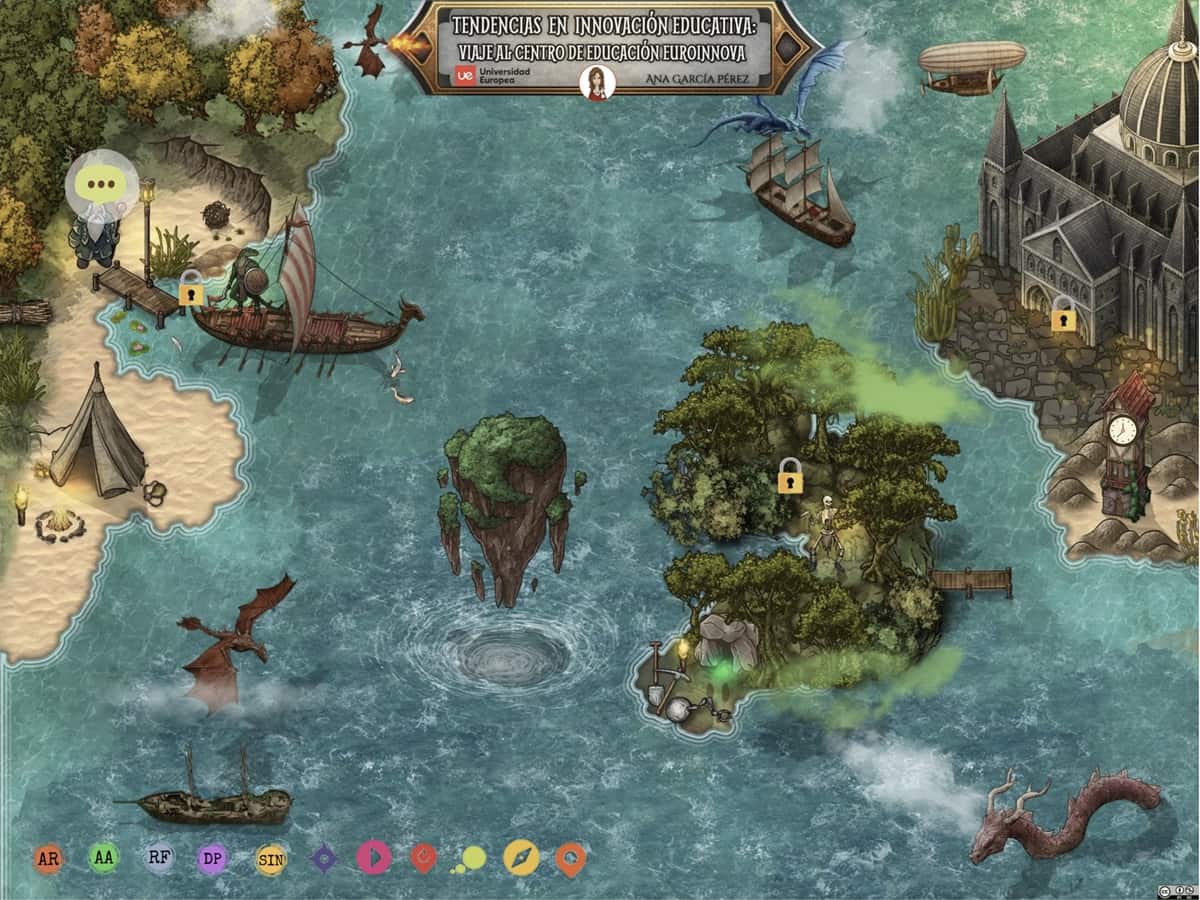Activate the yellow SIN button

pyautogui.click(x=270, y=858)
